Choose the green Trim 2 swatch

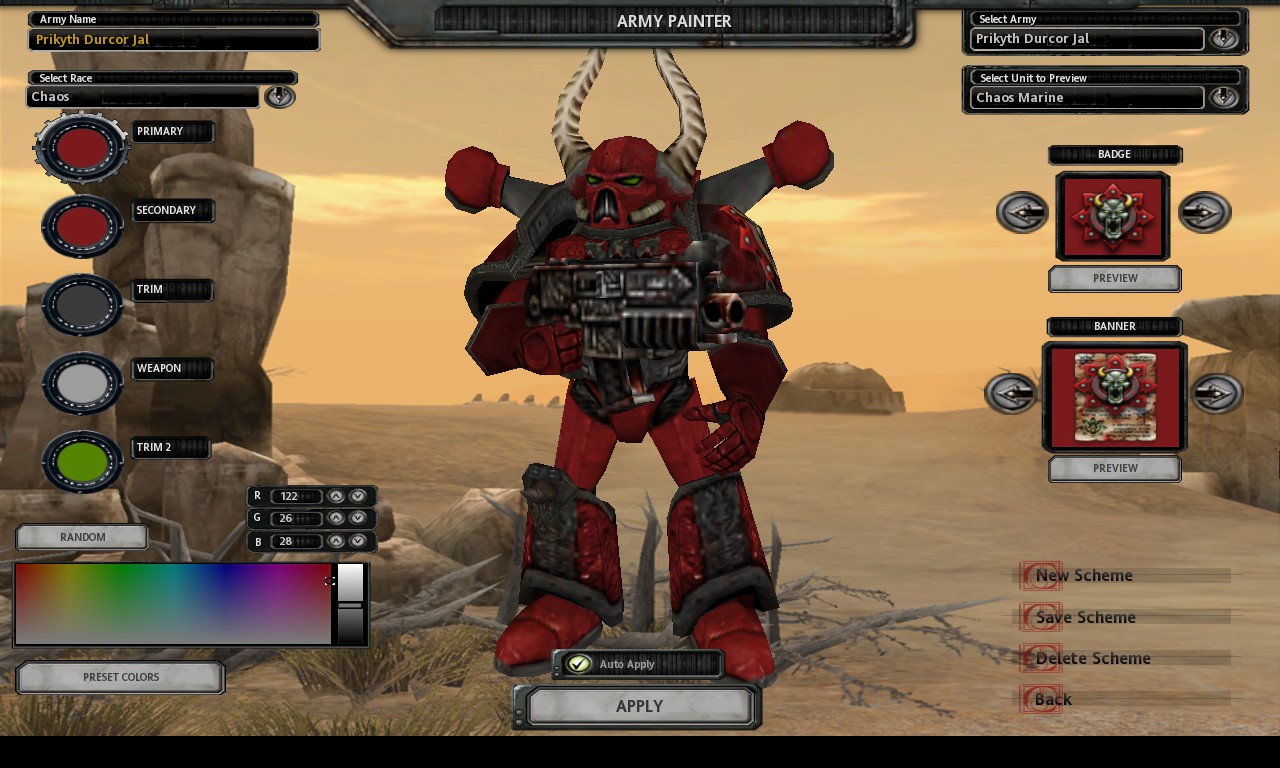pyautogui.click(x=82, y=461)
